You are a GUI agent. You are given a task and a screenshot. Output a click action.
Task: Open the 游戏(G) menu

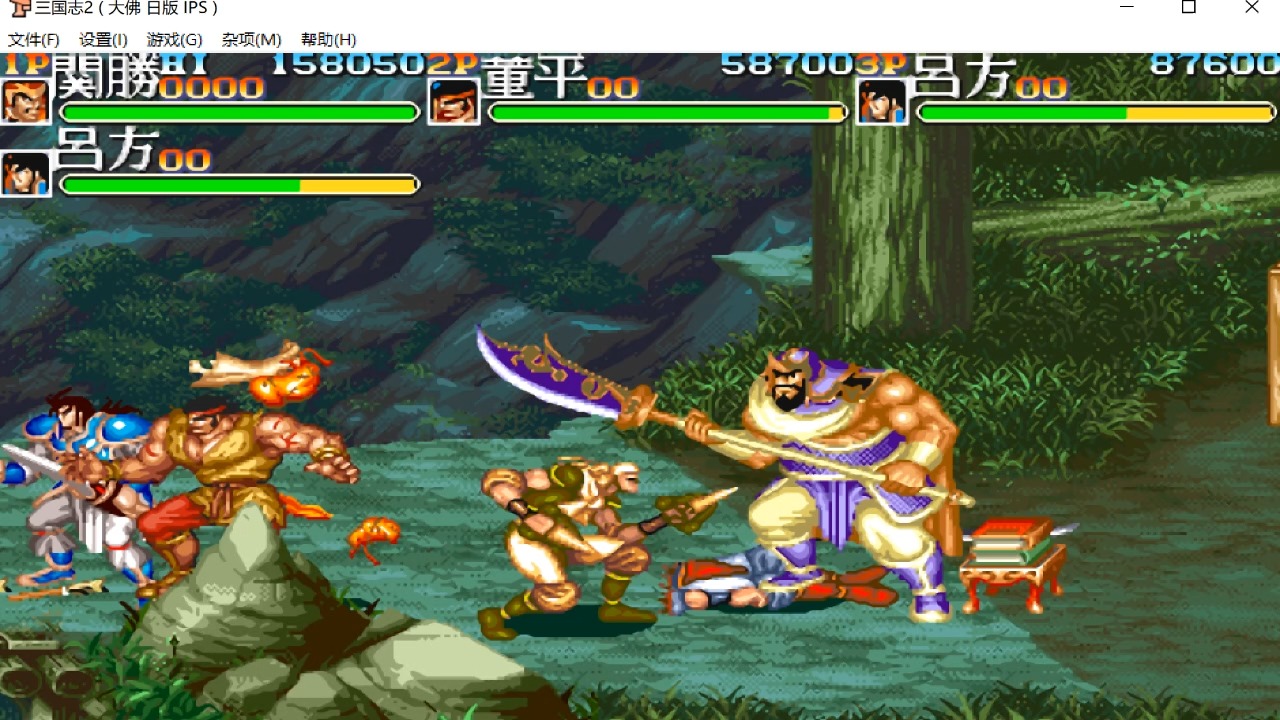coord(174,40)
